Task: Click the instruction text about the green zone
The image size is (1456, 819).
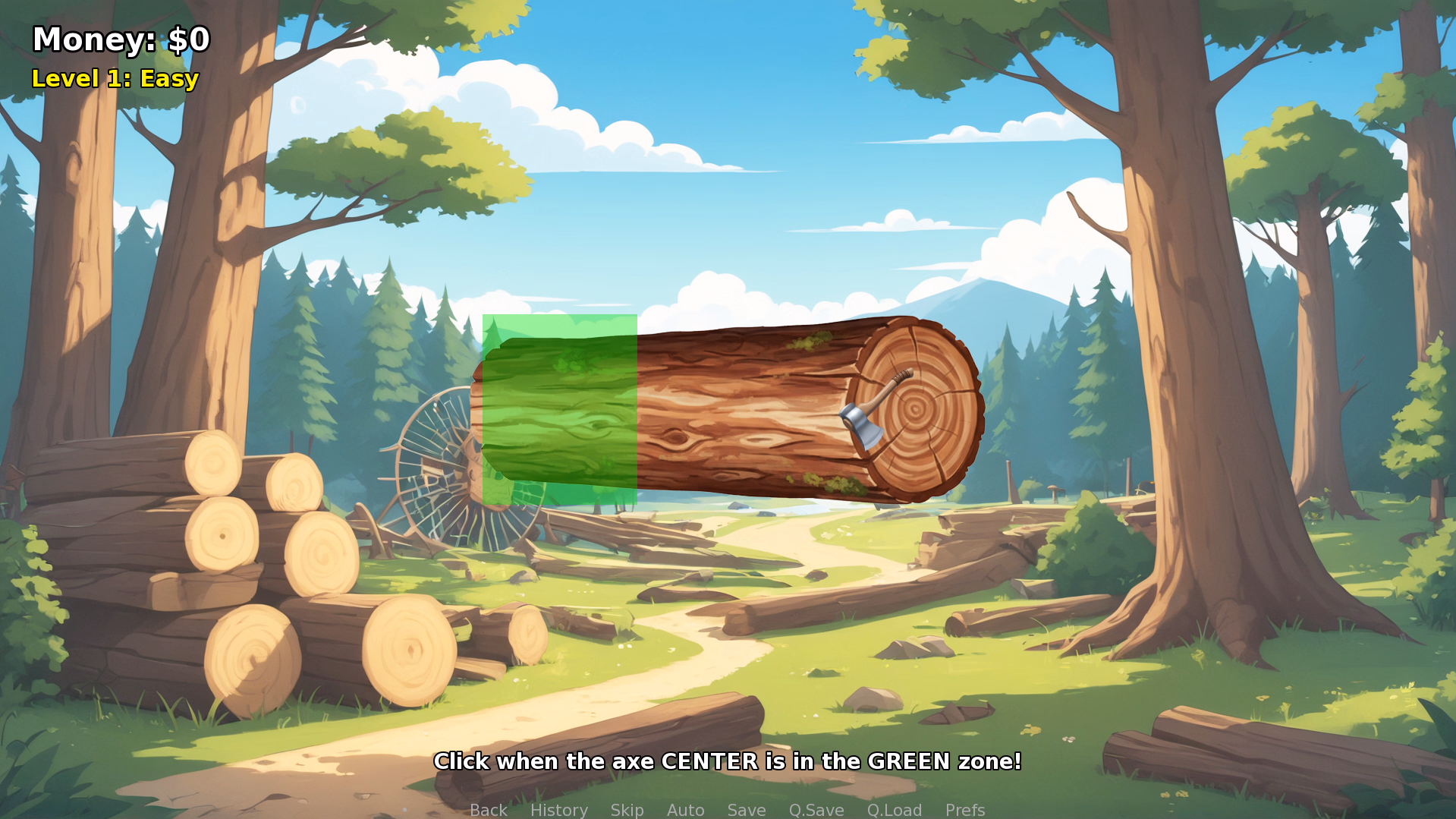Action: (x=728, y=761)
